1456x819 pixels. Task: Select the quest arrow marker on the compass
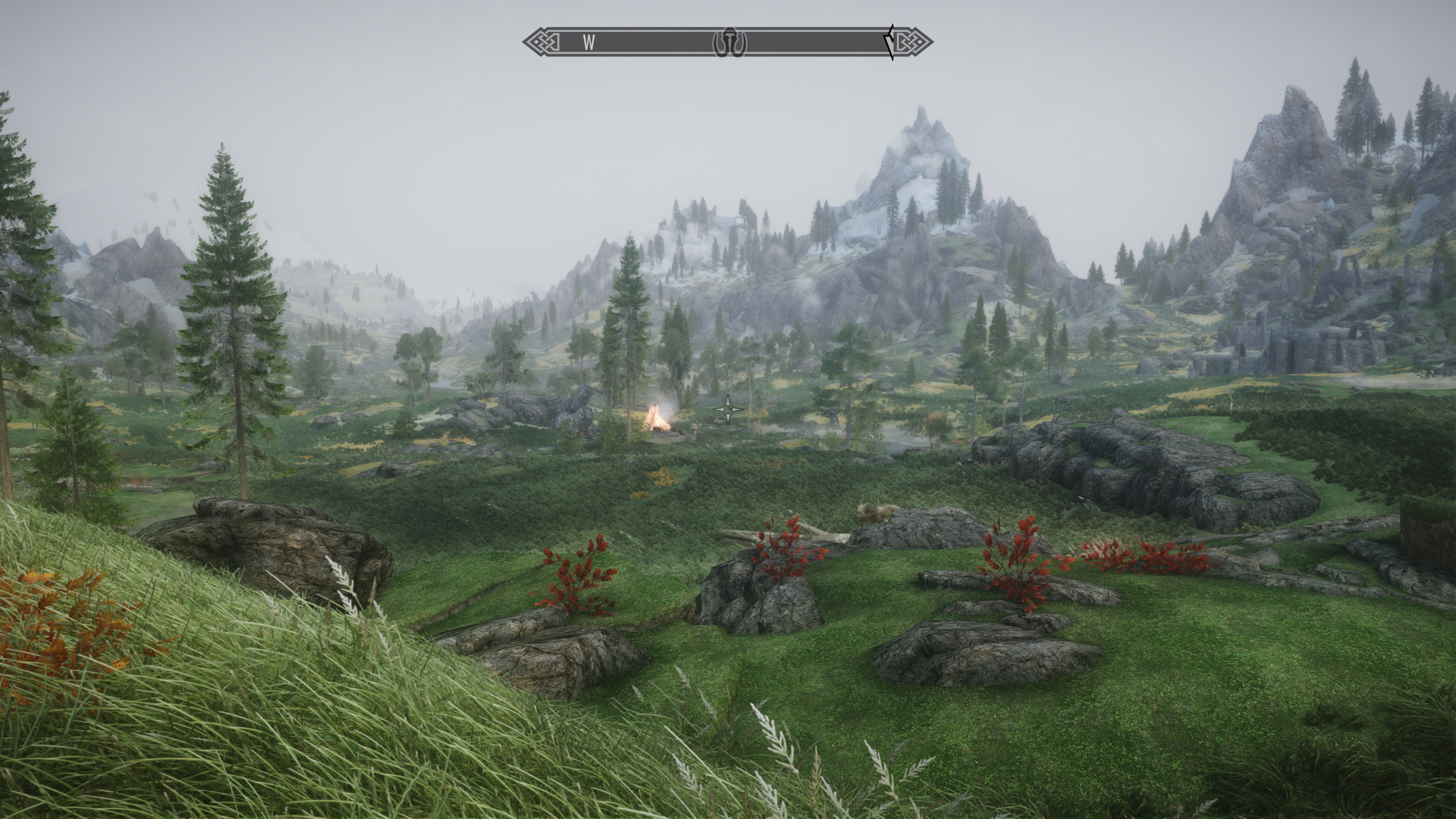point(888,42)
